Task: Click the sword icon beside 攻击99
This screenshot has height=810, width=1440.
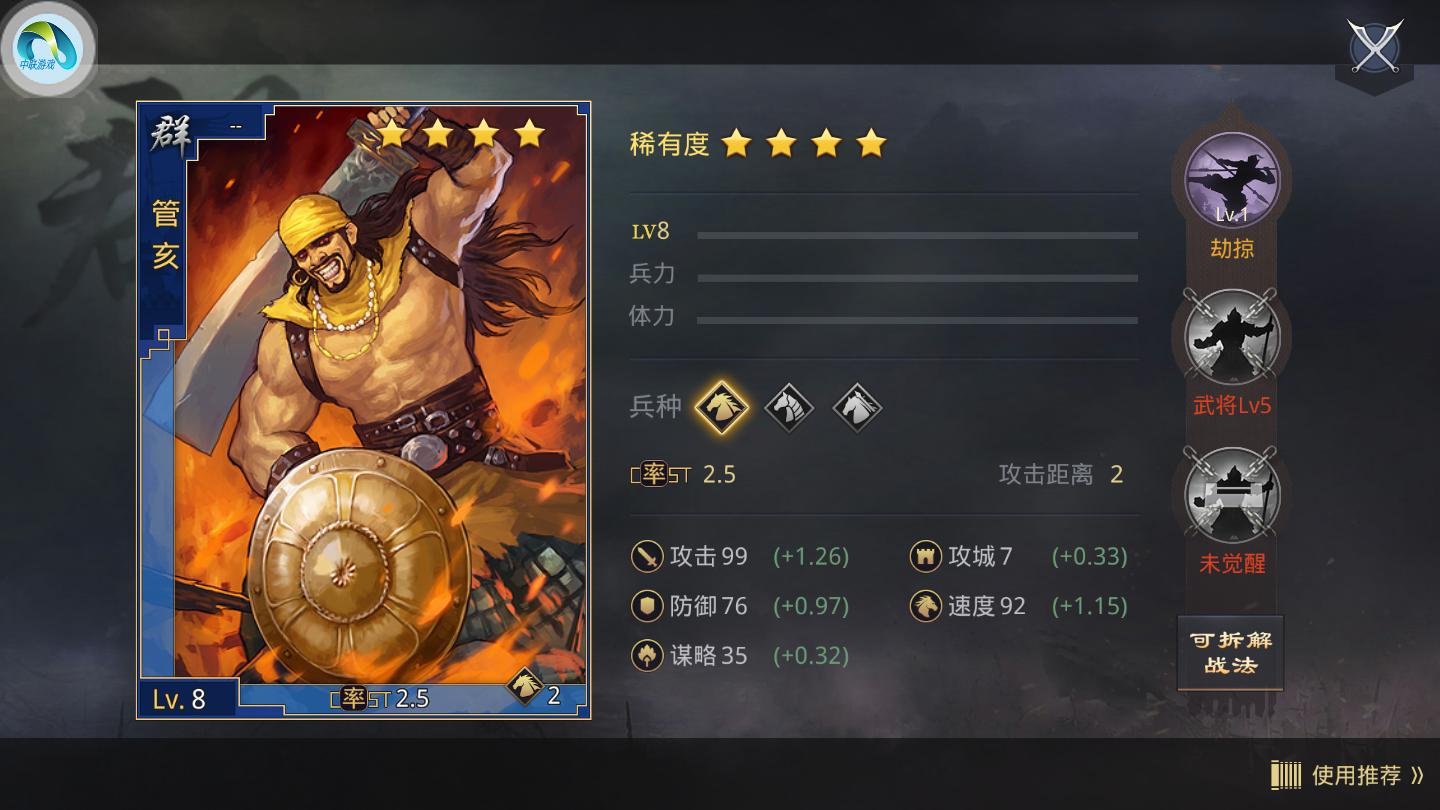Action: [x=645, y=557]
